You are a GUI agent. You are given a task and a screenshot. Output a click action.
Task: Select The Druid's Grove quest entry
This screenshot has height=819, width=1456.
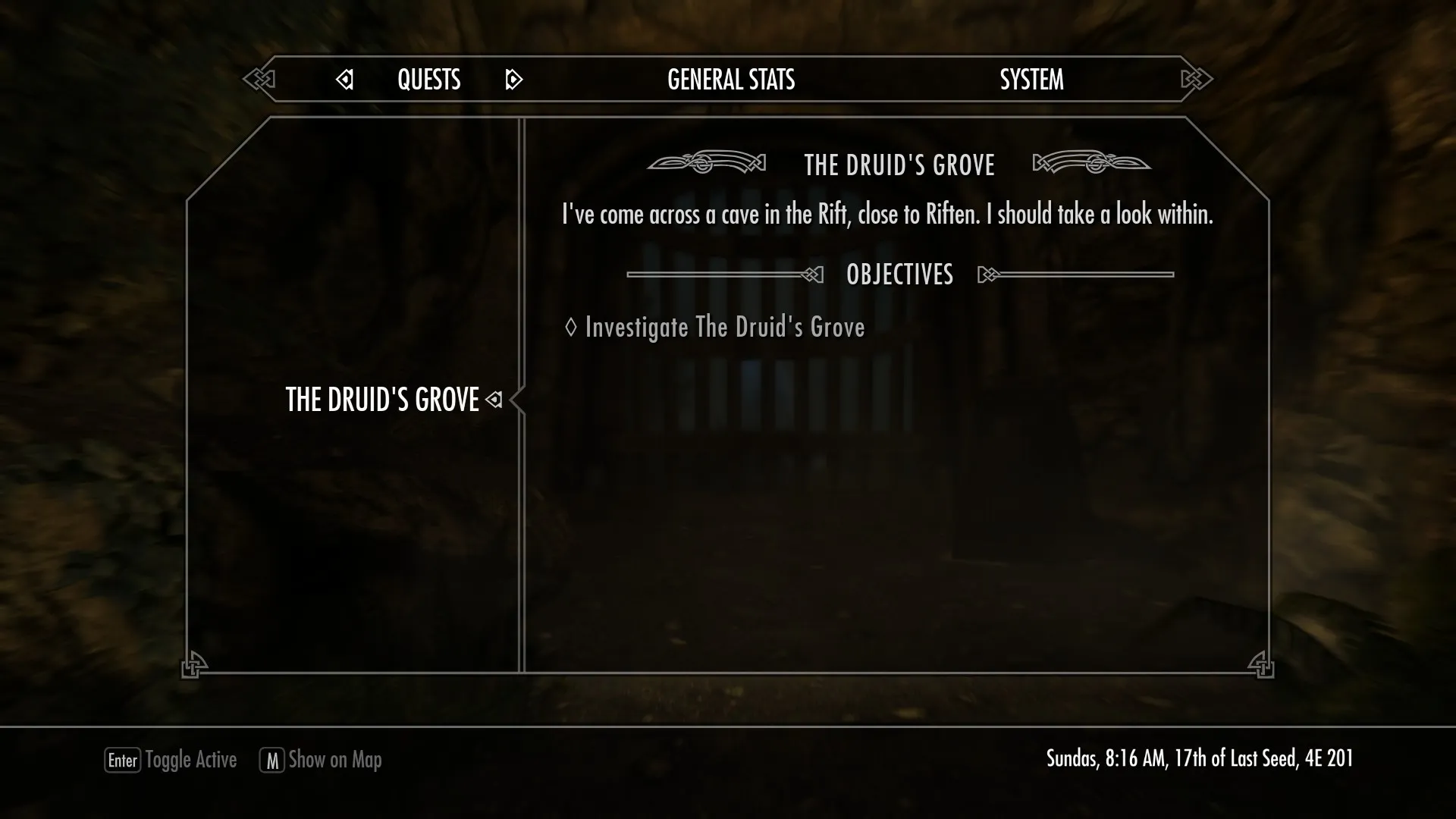(382, 400)
